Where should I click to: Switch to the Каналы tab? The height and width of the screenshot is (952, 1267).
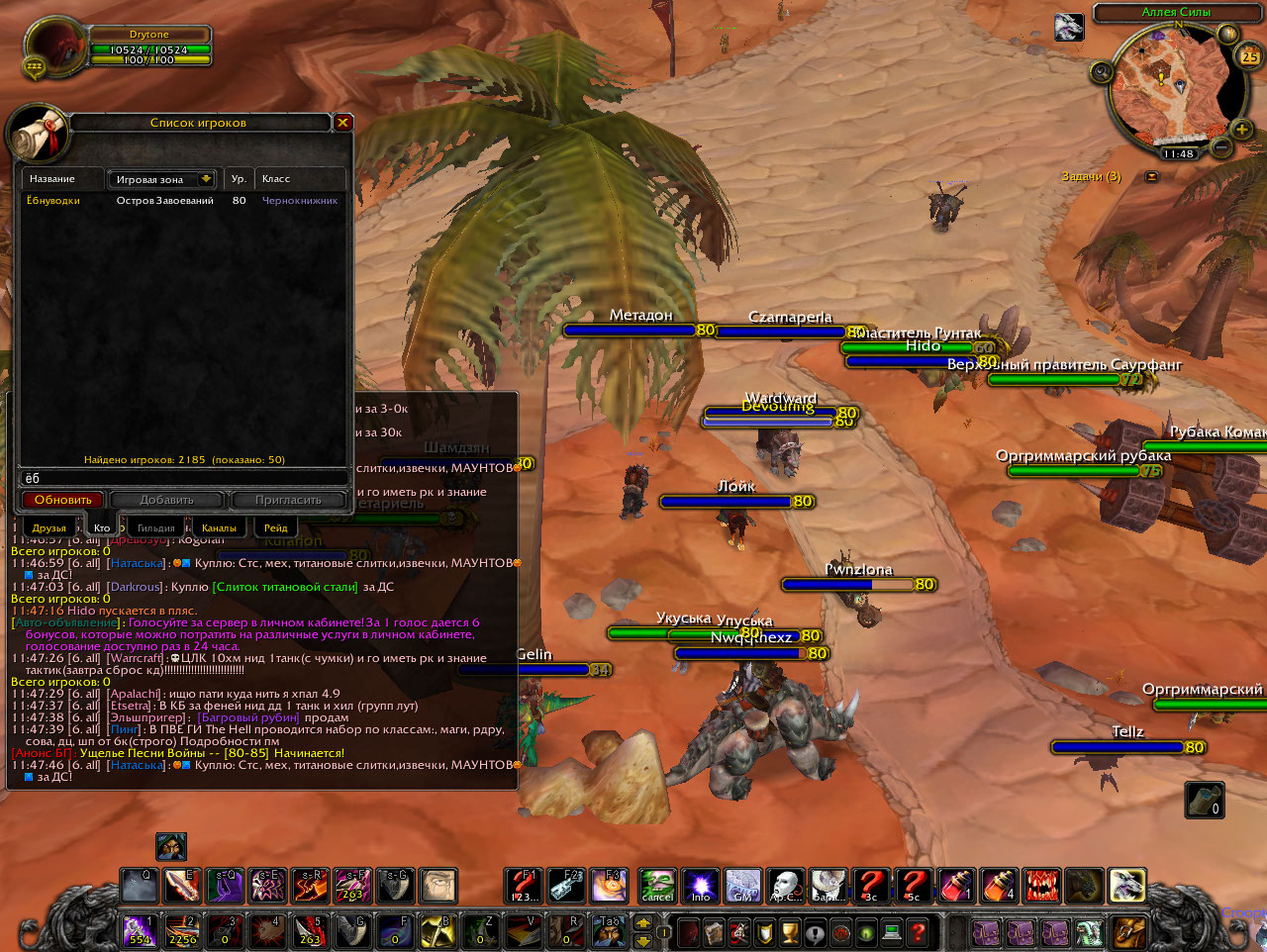(x=219, y=527)
